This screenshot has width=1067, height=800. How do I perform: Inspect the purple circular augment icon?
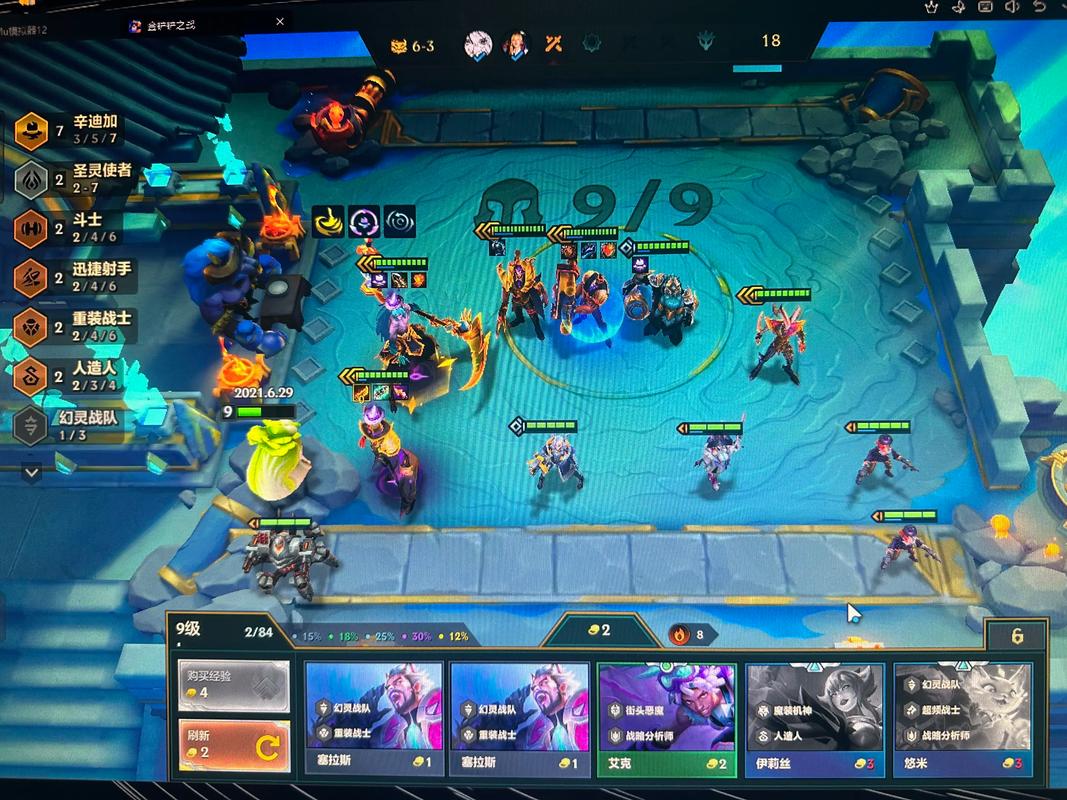(x=364, y=221)
